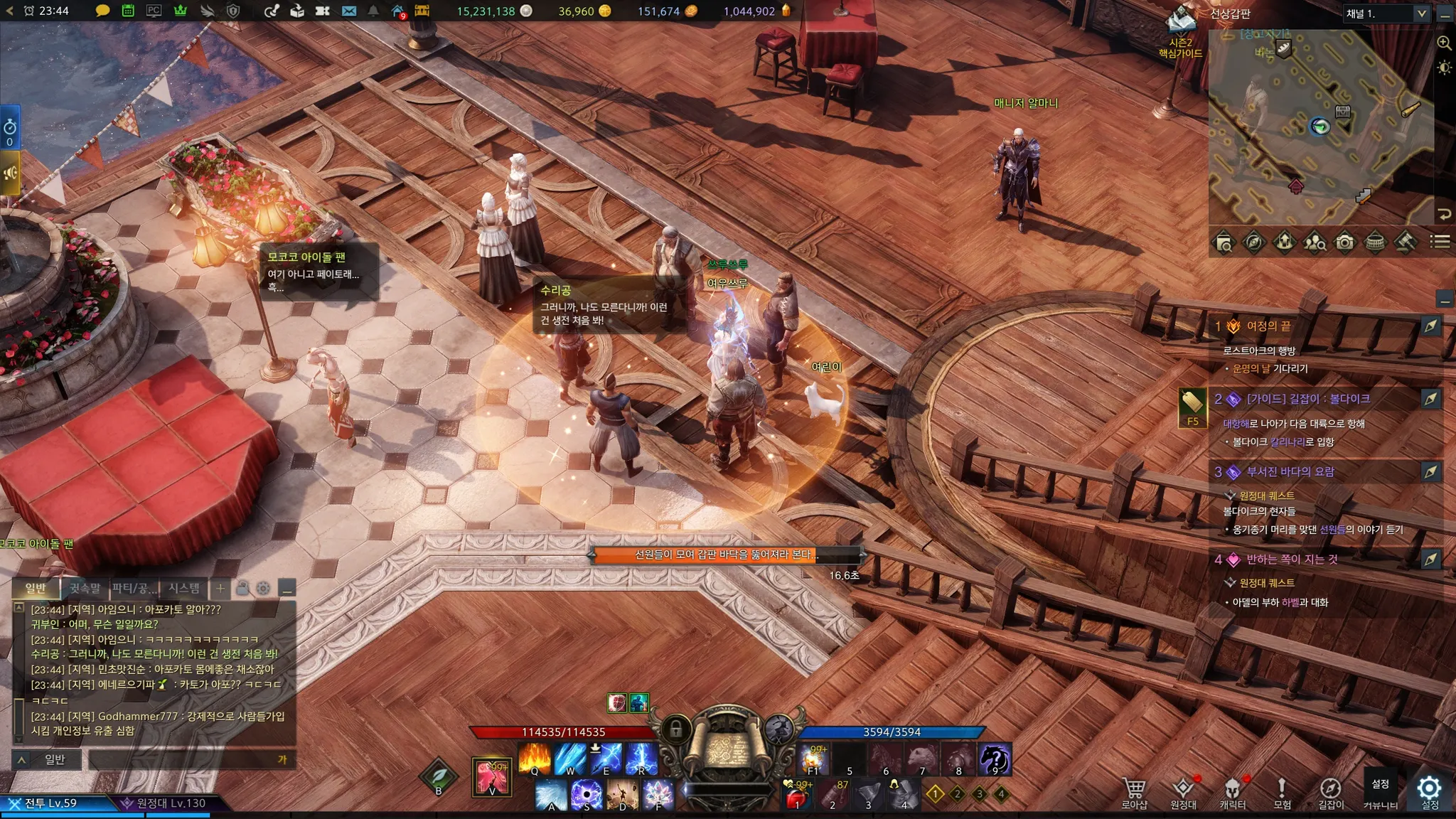Switch to the 귓속말 chat tab

coord(85,588)
